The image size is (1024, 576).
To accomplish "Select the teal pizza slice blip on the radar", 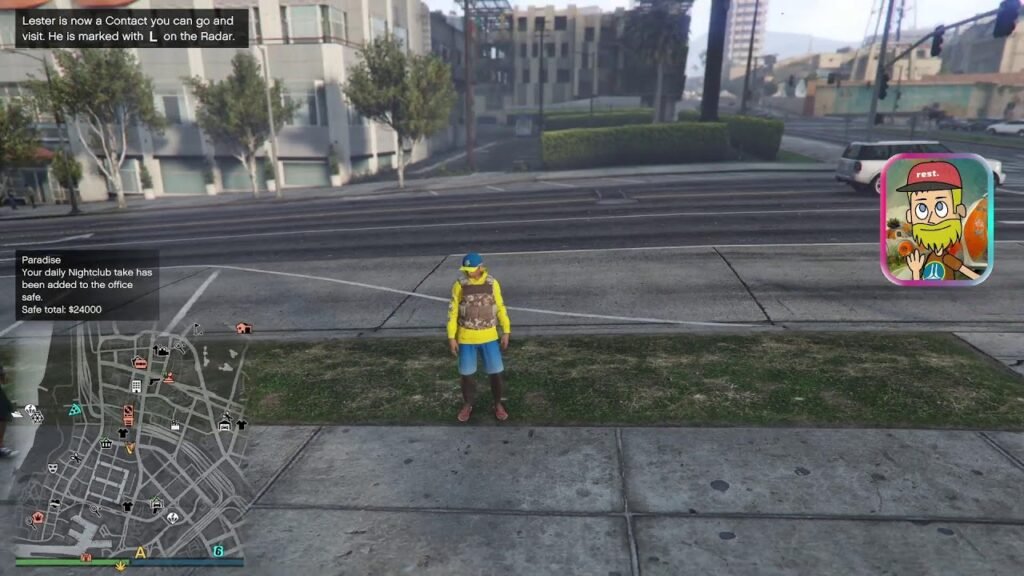I will (74, 409).
